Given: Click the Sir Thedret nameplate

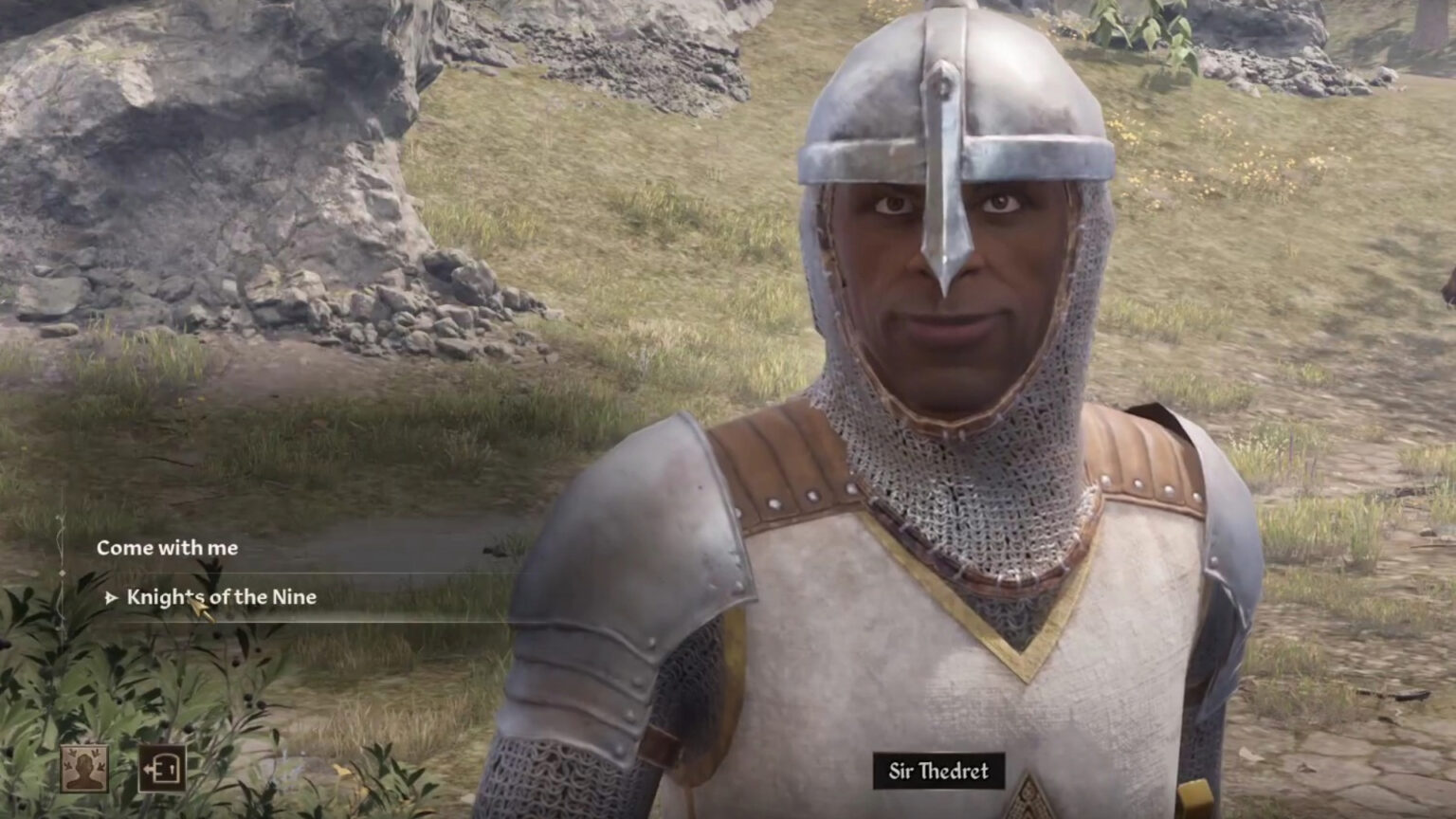Looking at the screenshot, I should pyautogui.click(x=937, y=772).
